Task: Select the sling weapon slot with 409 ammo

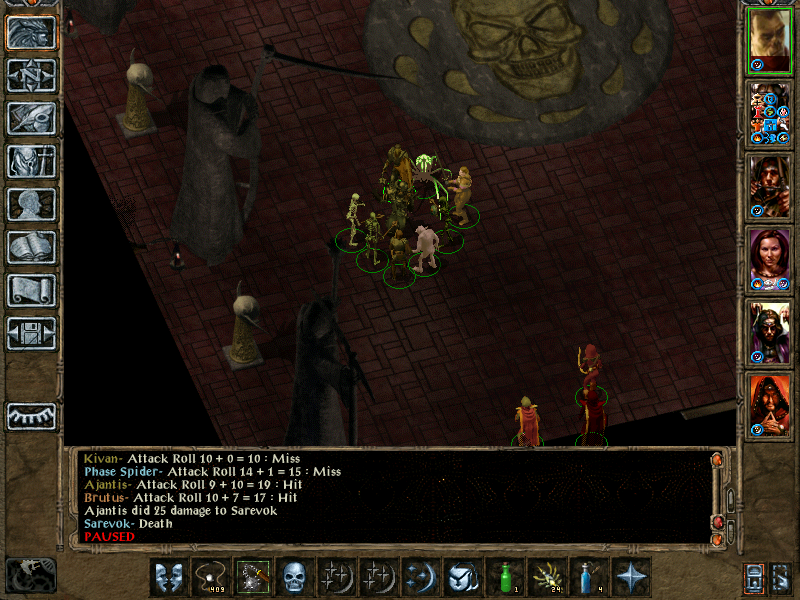Action: click(x=211, y=577)
